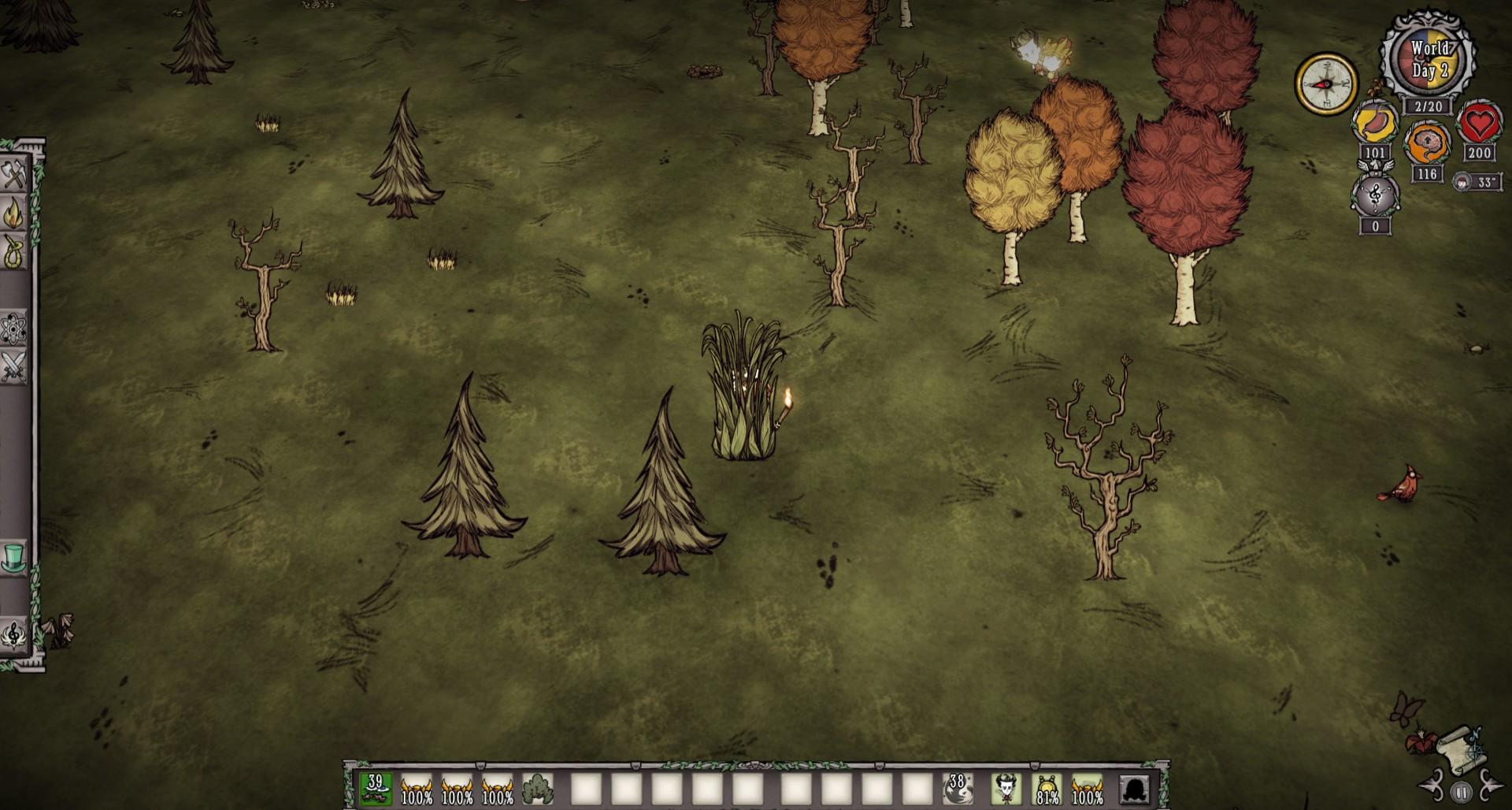The width and height of the screenshot is (1512, 810).
Task: Click the World Day 2 clock
Action: coord(1429,59)
